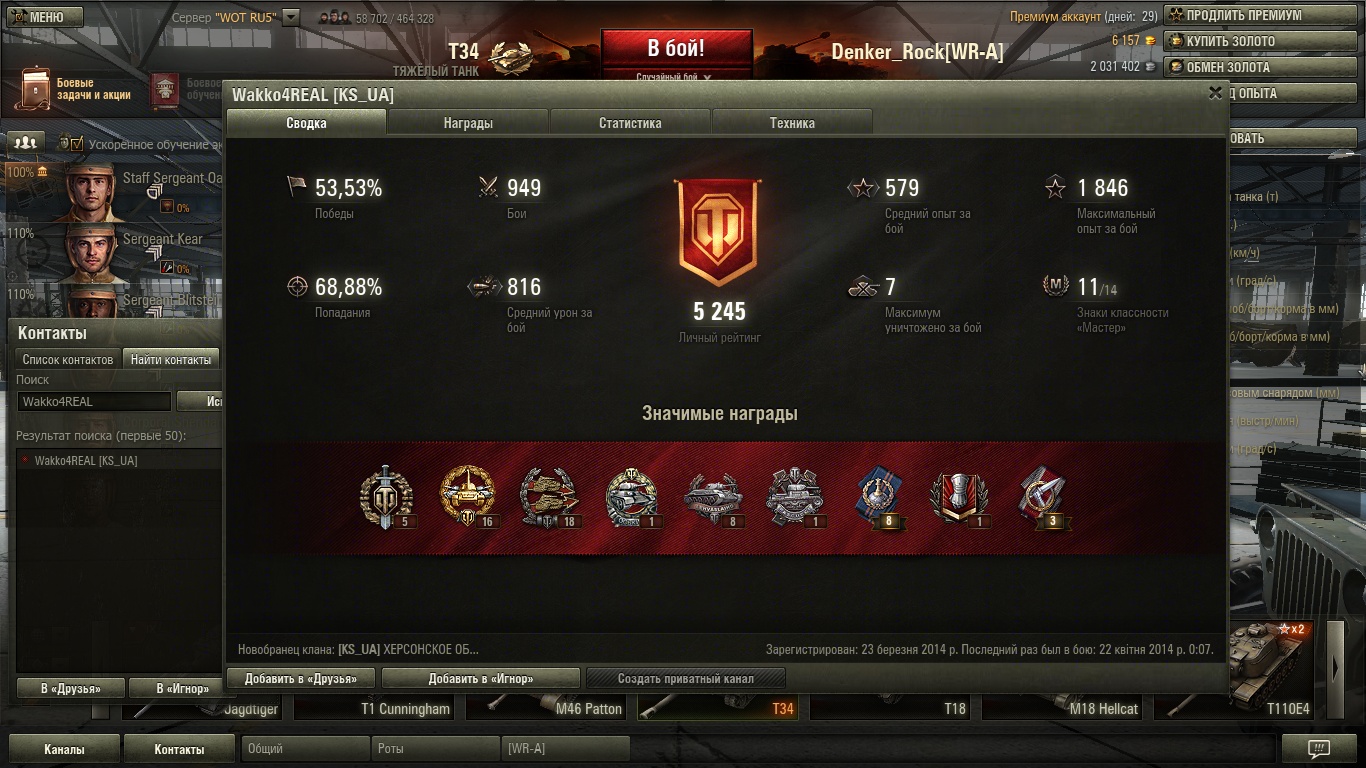
Task: Click the КУПИТЬ ЗОЛОТО button
Action: (1234, 41)
